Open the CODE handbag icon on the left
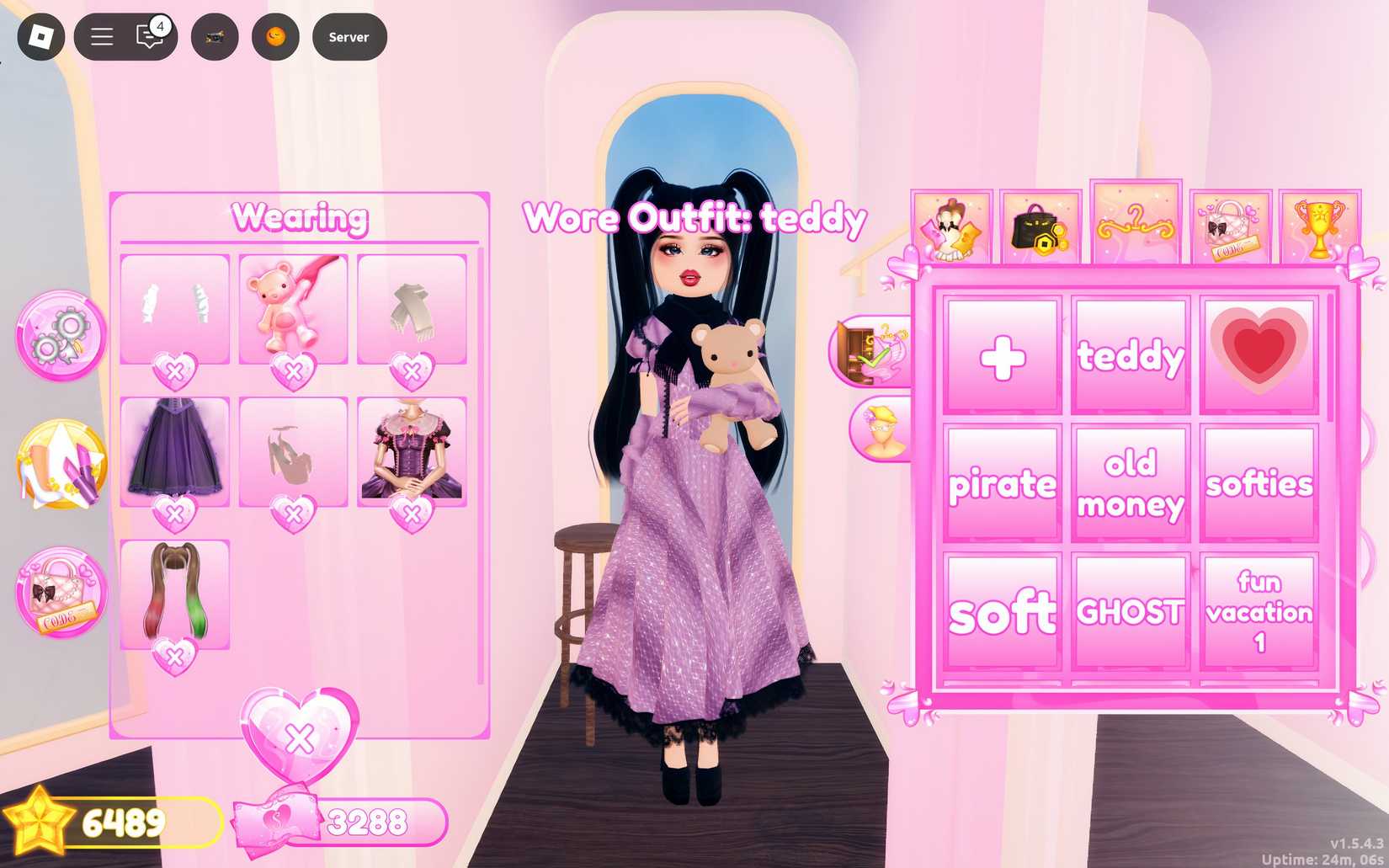Screen dimensions: 1389x868 61,592
